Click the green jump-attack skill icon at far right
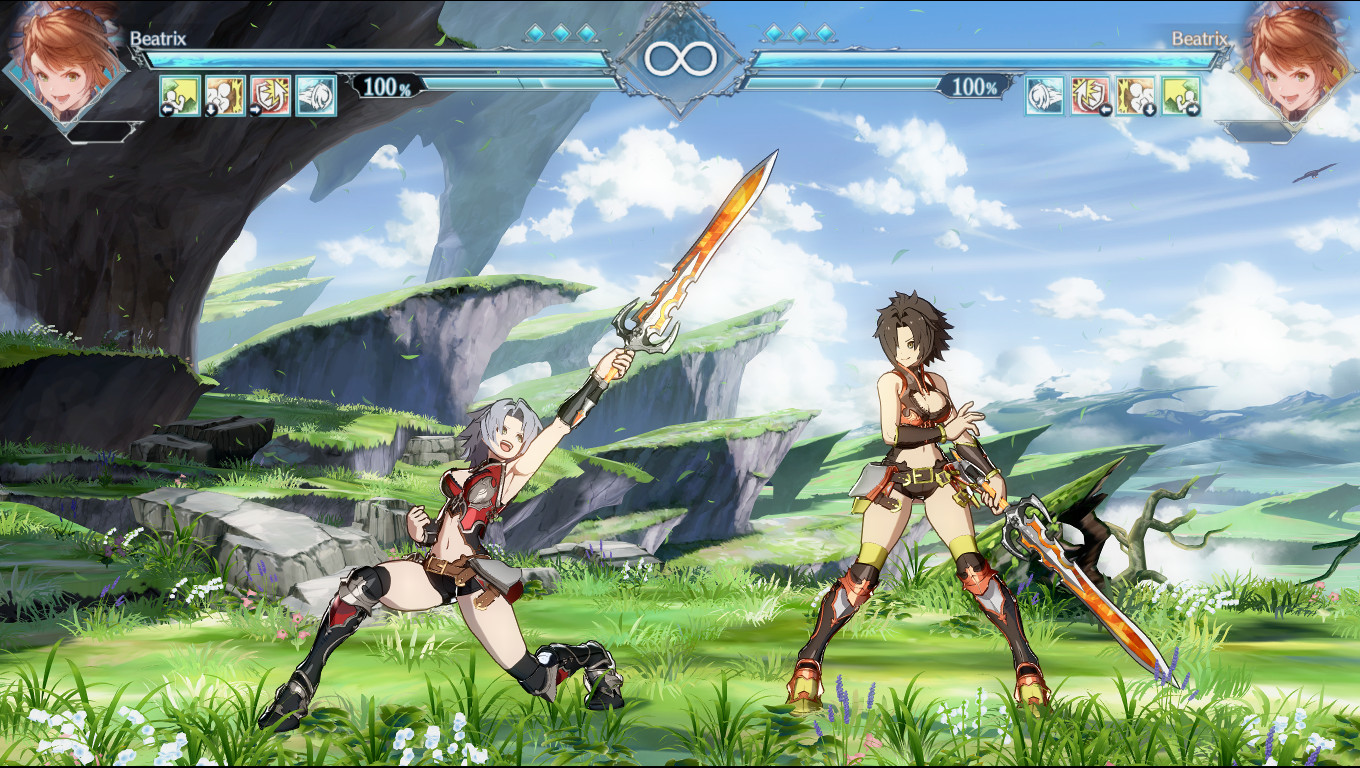 click(1181, 94)
